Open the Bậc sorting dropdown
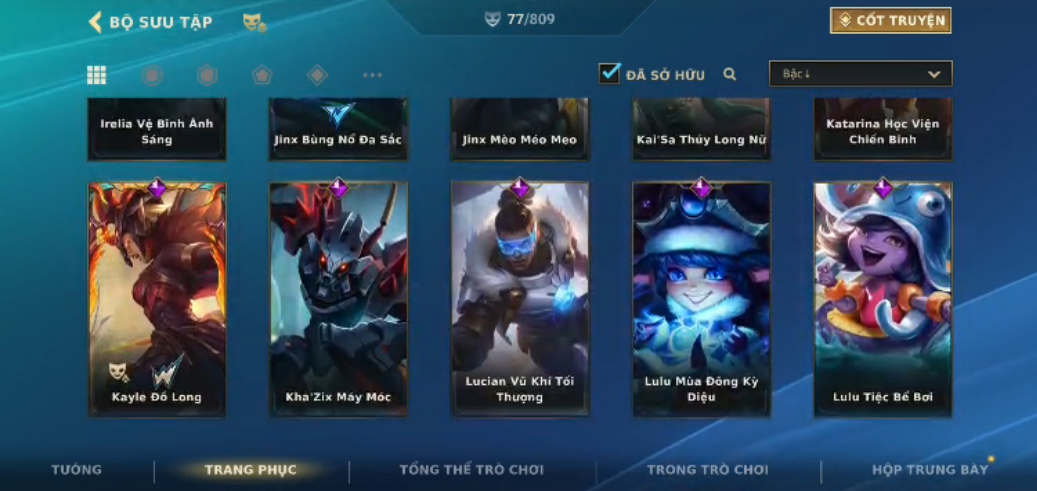This screenshot has height=491, width=1037. (860, 74)
